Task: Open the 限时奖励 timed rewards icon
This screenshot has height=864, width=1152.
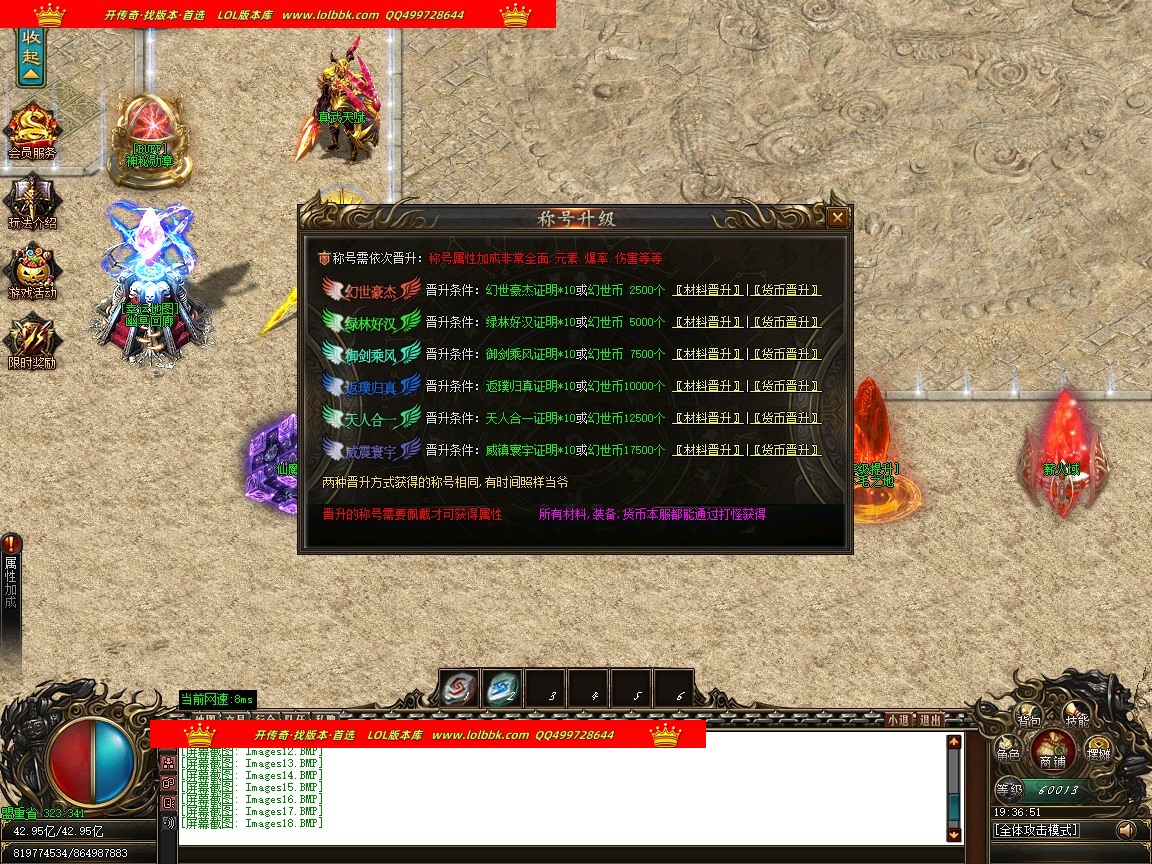Action: tap(32, 341)
